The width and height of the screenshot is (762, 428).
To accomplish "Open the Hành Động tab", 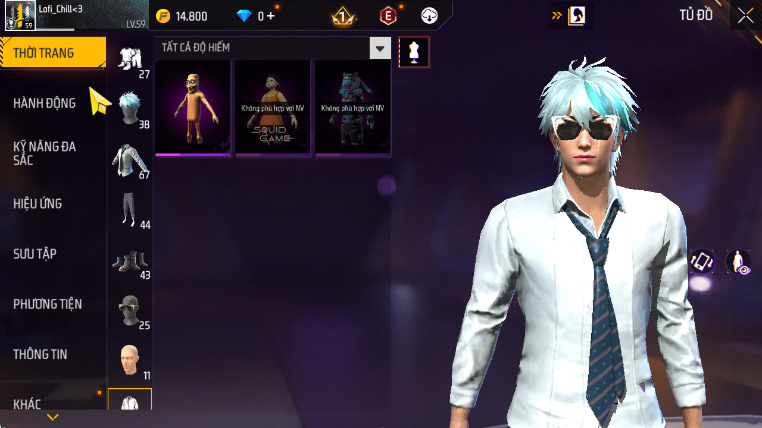I will click(x=45, y=102).
